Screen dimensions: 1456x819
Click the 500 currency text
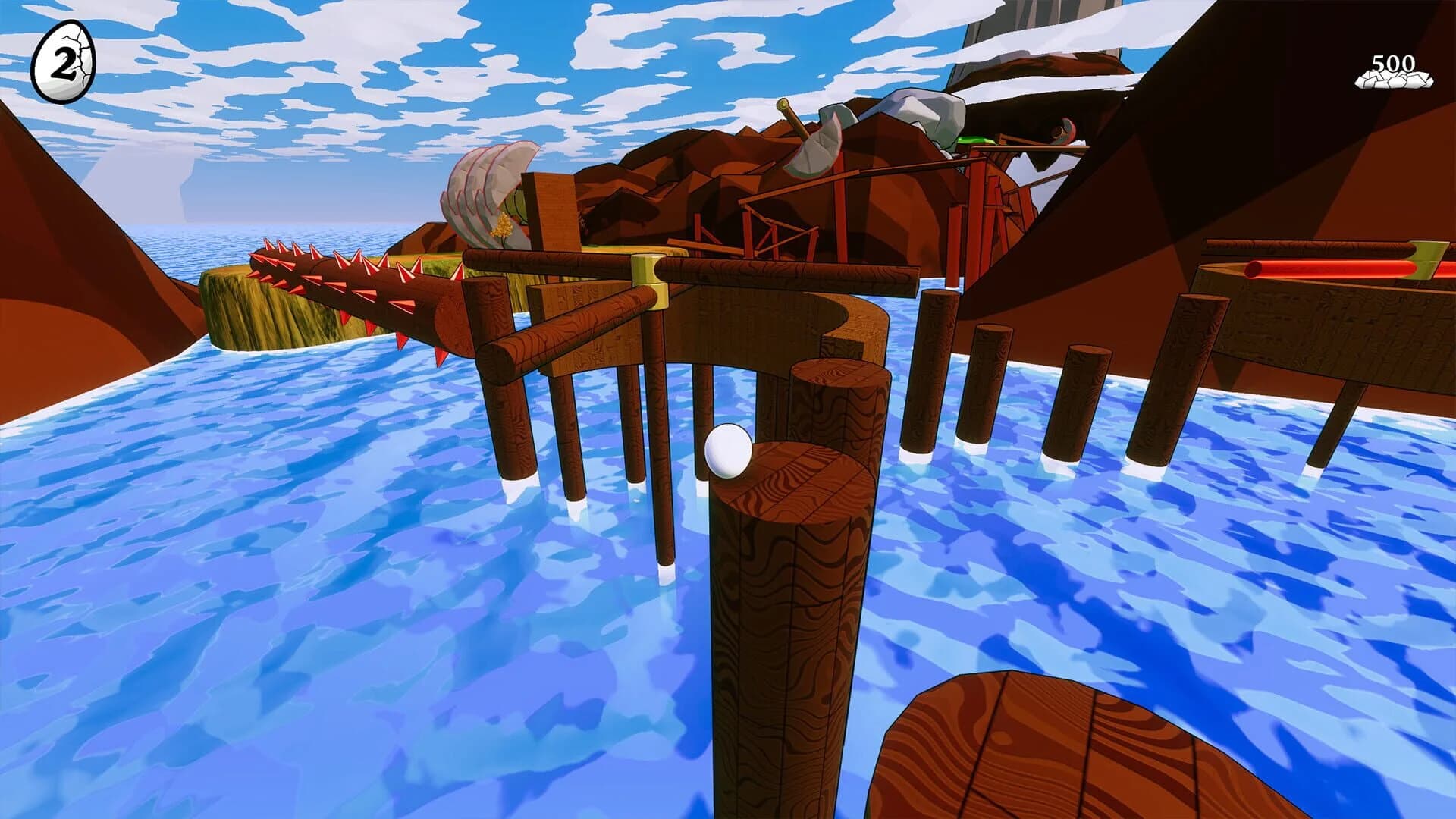pos(1394,64)
